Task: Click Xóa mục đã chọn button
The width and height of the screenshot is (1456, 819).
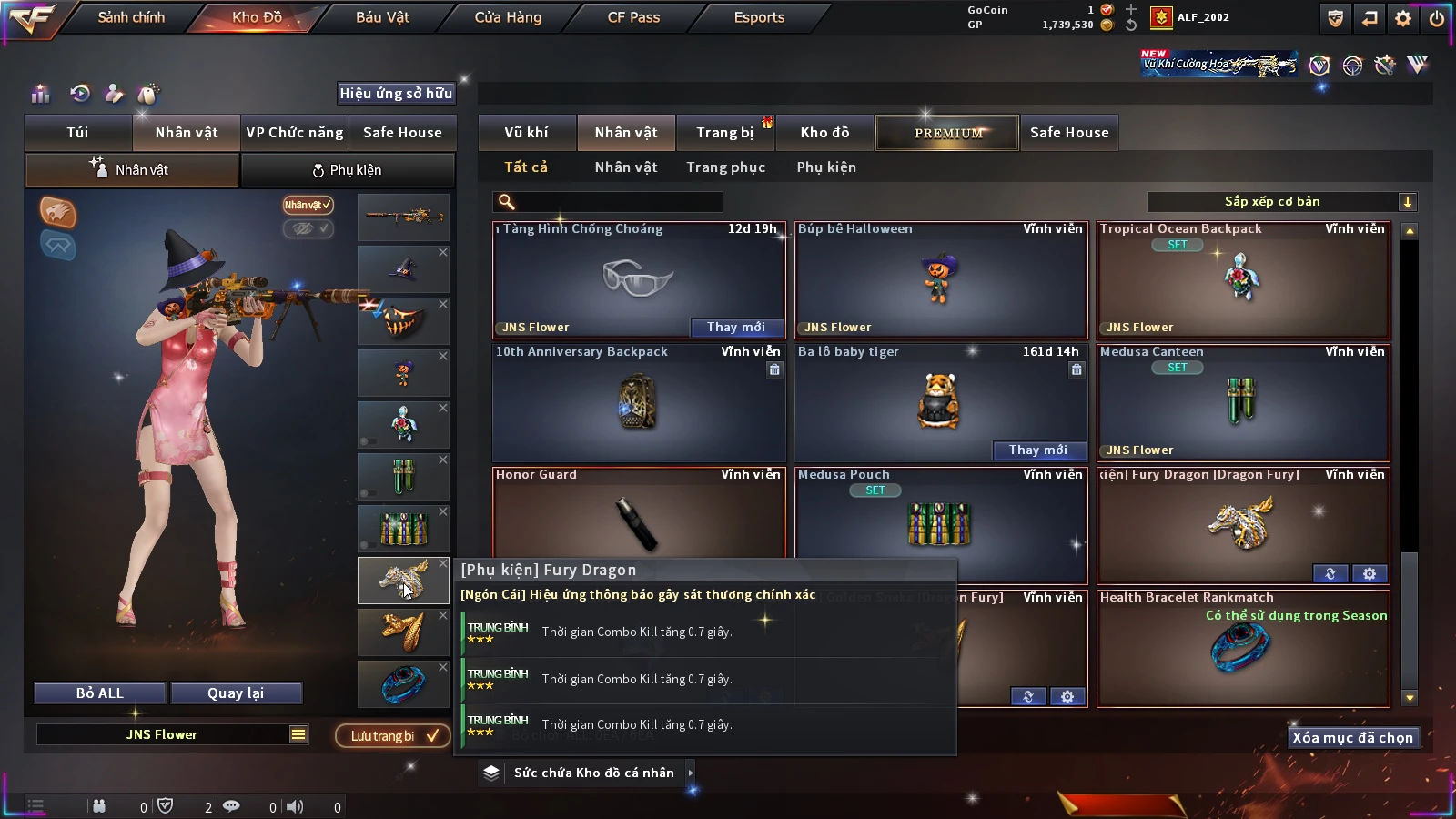Action: click(x=1352, y=738)
